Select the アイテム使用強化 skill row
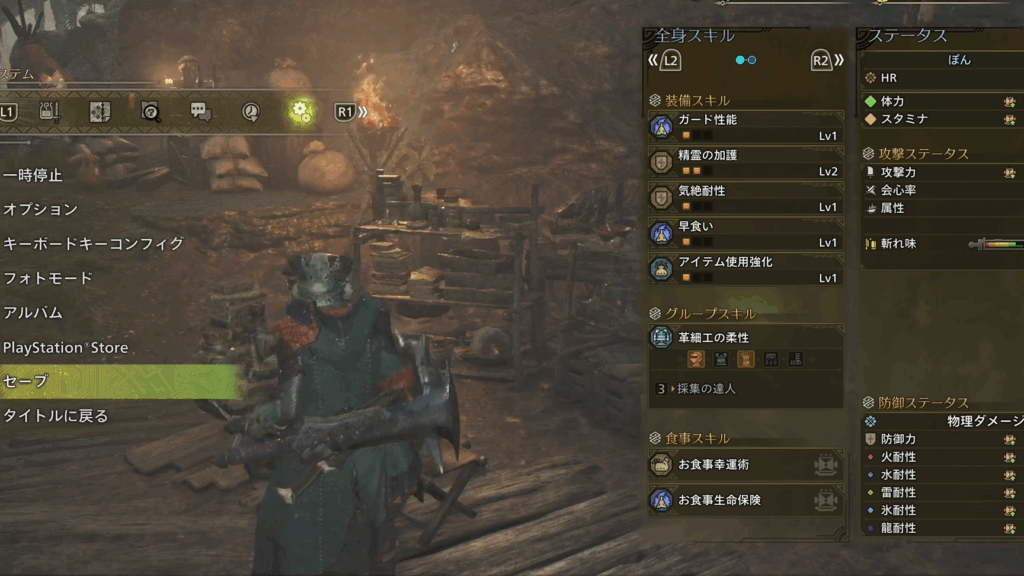 [x=745, y=268]
